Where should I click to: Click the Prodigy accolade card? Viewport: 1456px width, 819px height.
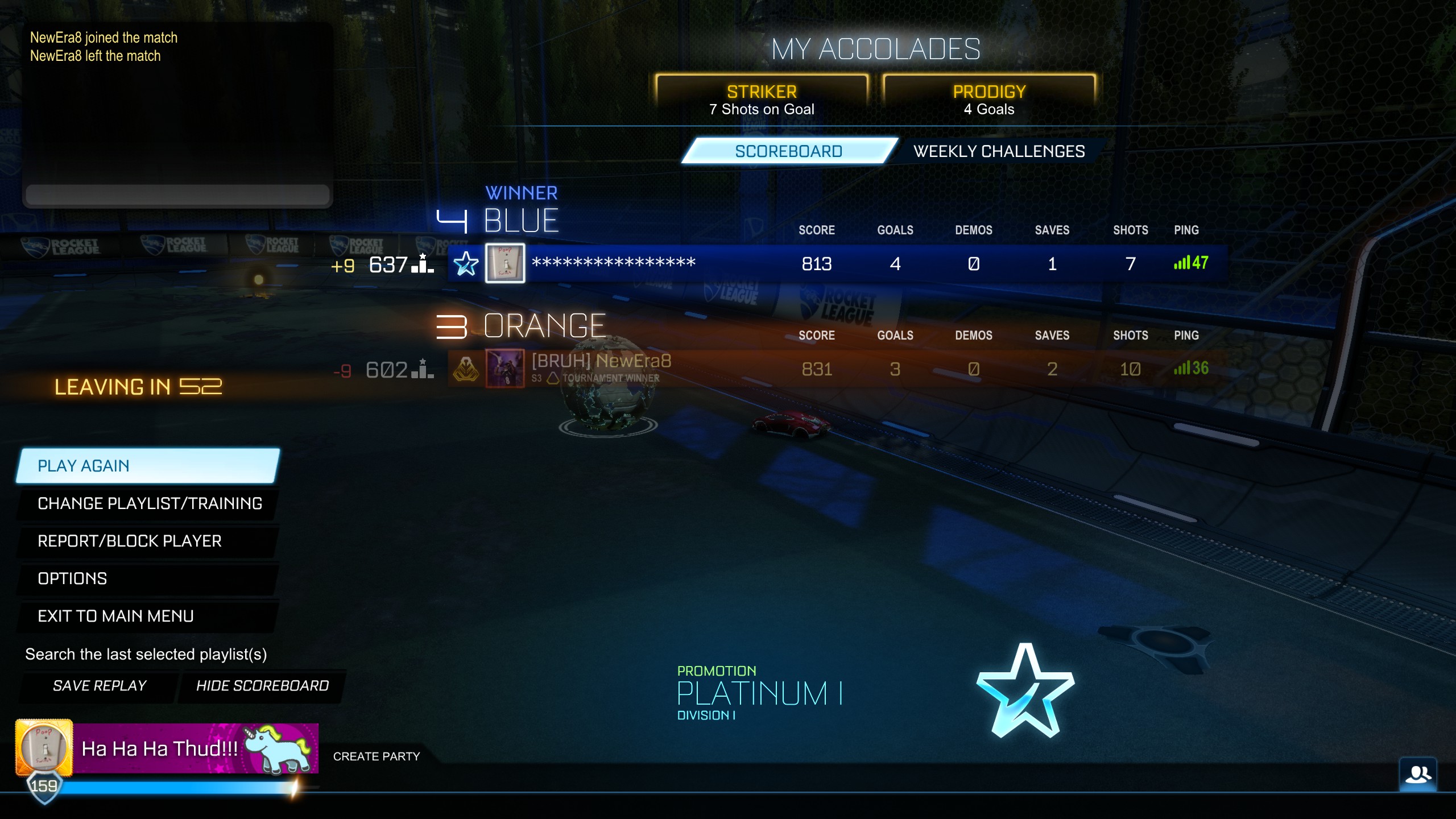click(989, 99)
